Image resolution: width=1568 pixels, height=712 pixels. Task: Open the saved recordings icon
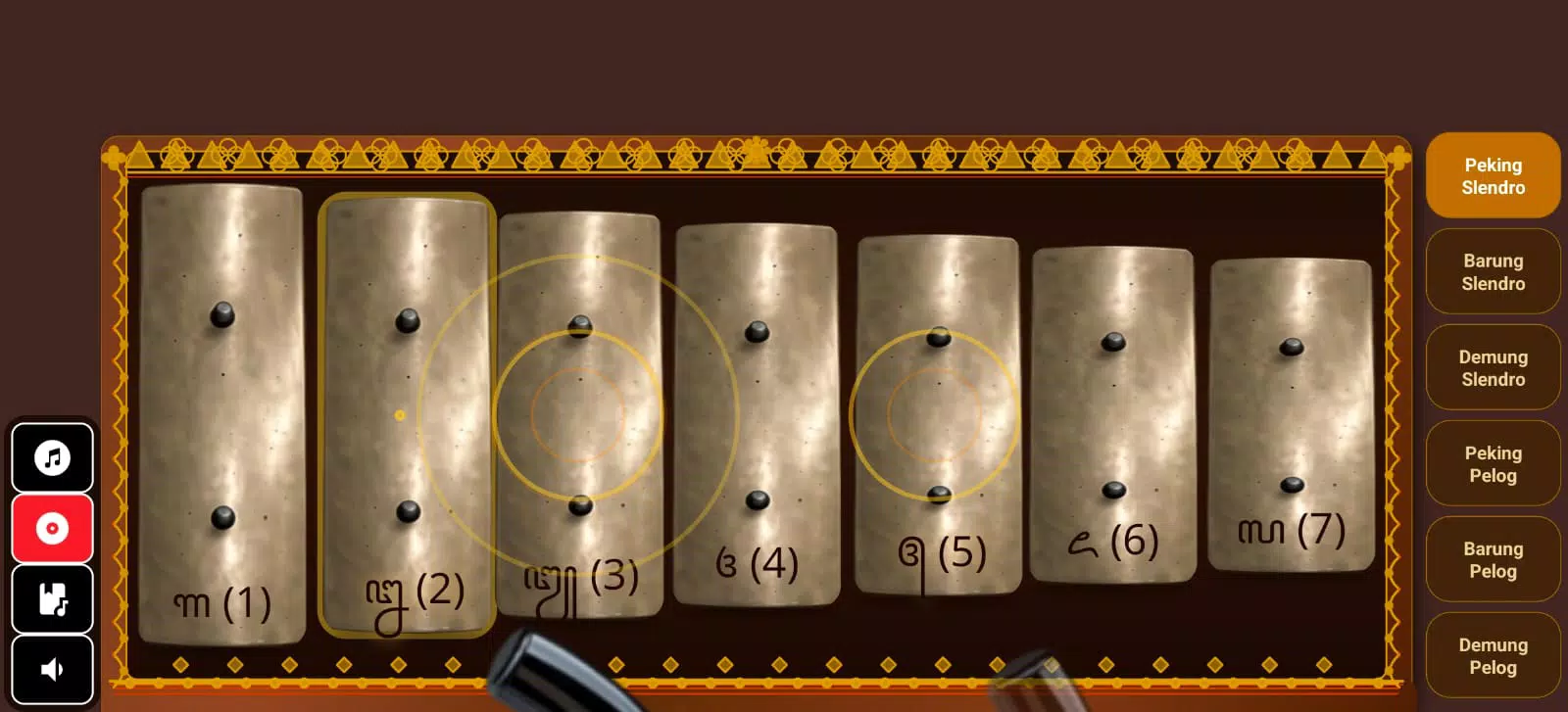(x=52, y=598)
